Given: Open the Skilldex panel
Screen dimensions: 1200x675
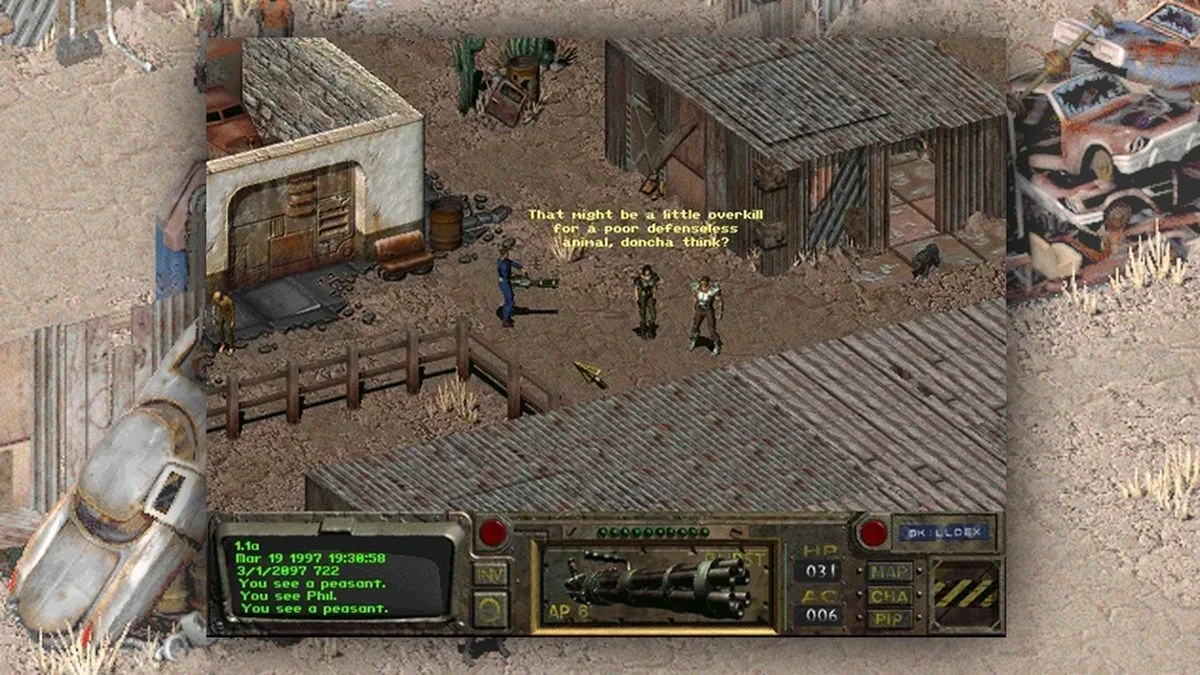Looking at the screenshot, I should pos(942,533).
